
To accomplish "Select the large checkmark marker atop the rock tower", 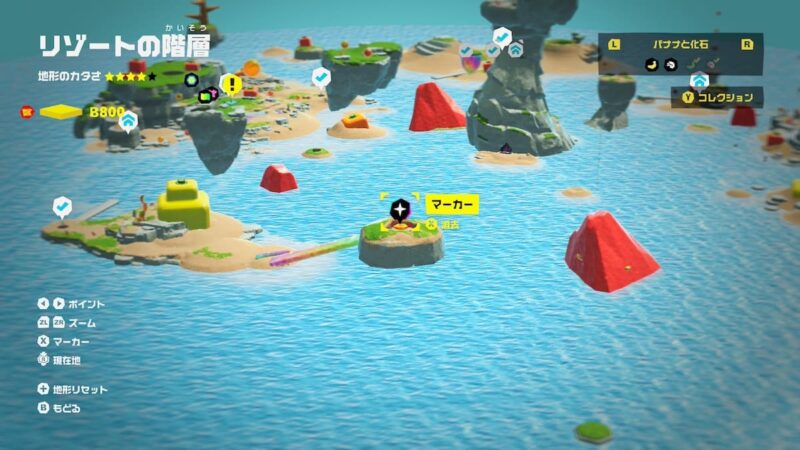I will coord(502,37).
